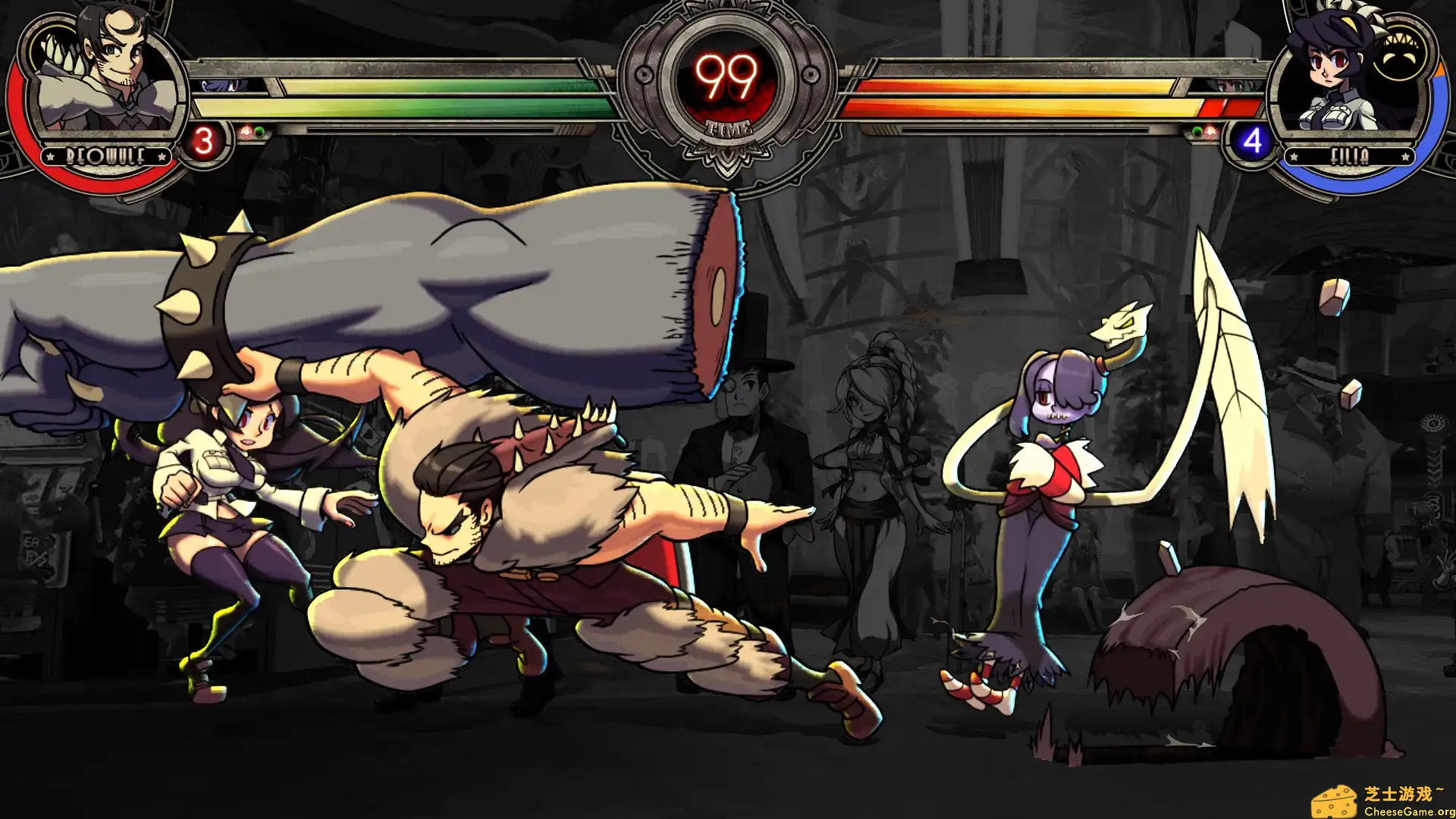Click the red skull indicator beside Beowulf's counter
This screenshot has height=819, width=1456.
(246, 130)
